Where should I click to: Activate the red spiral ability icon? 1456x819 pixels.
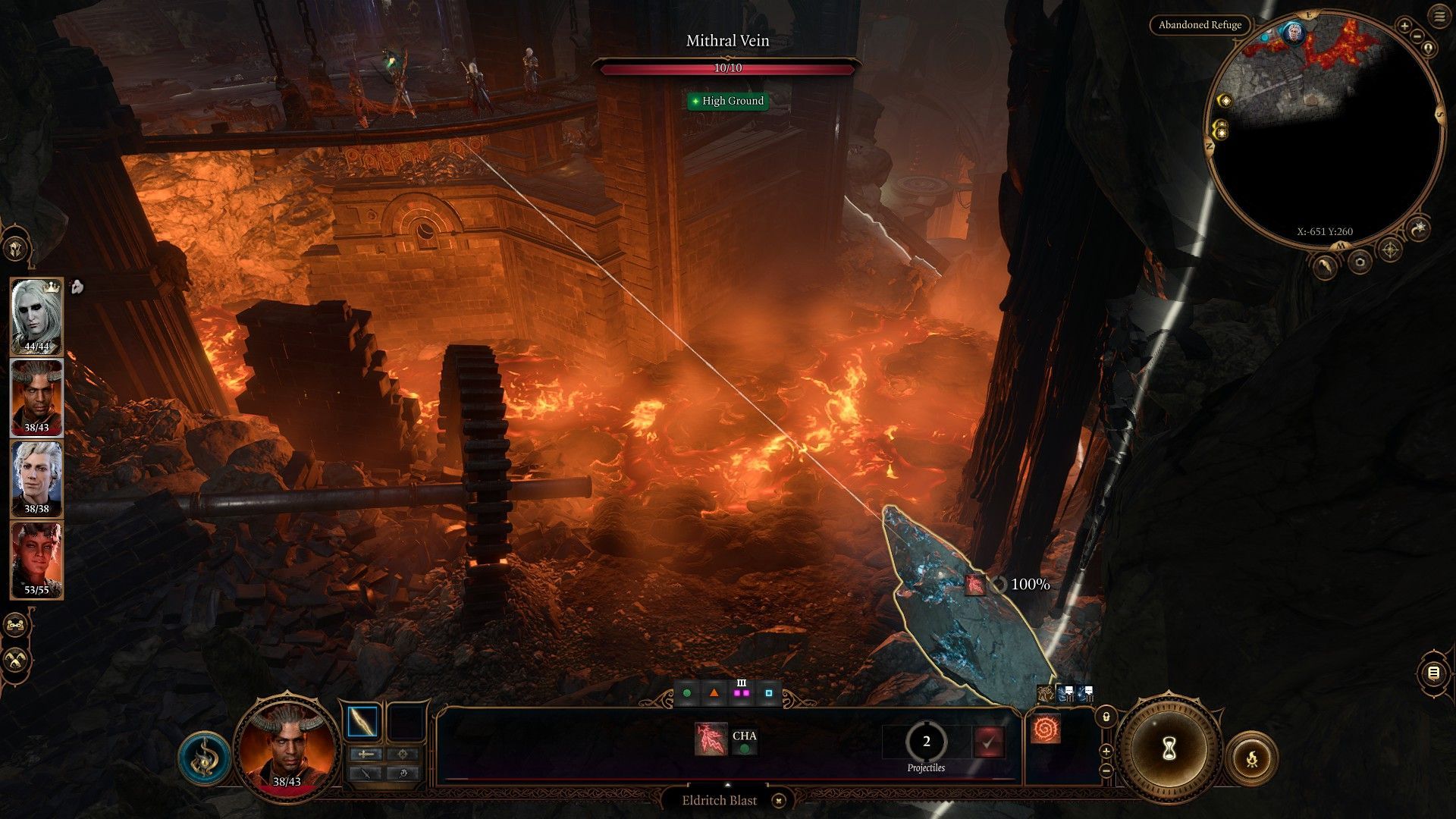tap(1046, 730)
